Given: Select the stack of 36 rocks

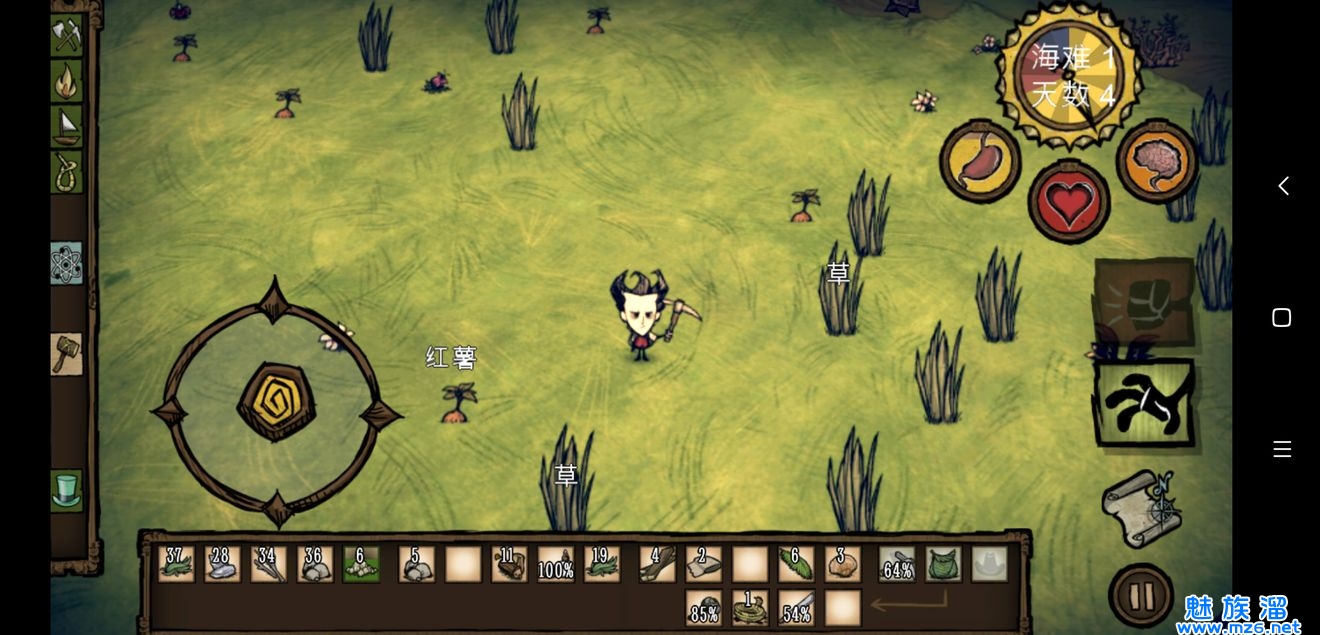Looking at the screenshot, I should point(314,564).
